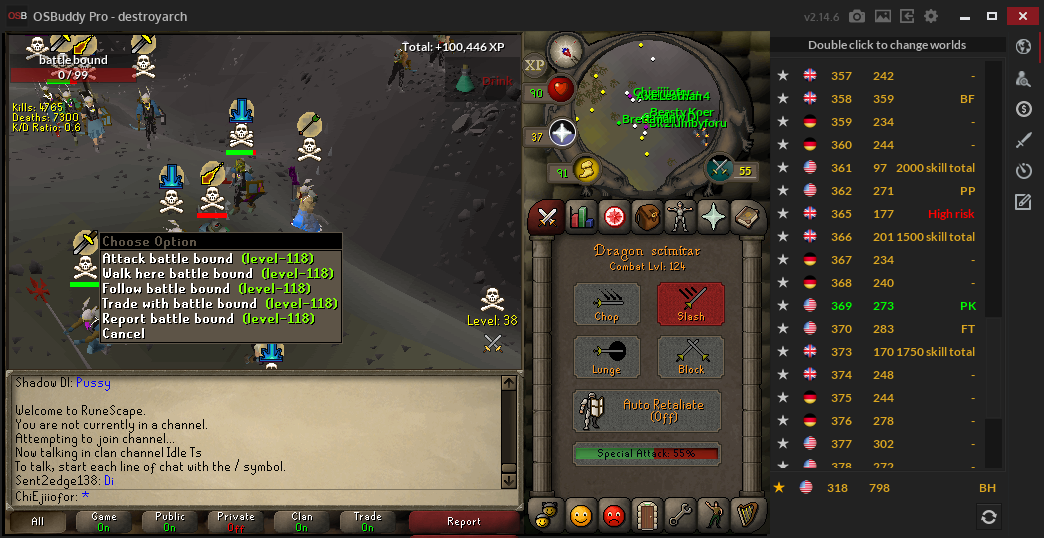
Task: Cancel the Choose Option menu
Action: (x=124, y=334)
